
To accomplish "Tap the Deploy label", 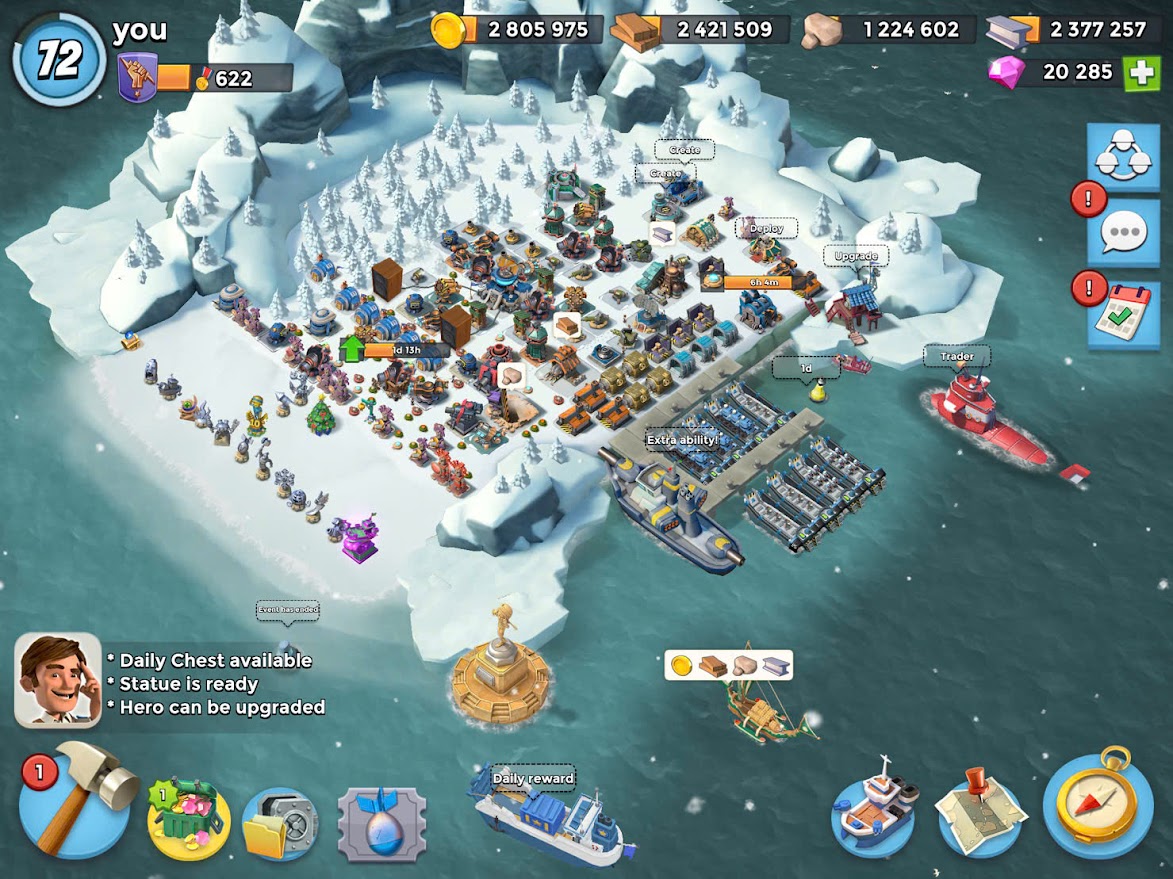I will pos(767,228).
